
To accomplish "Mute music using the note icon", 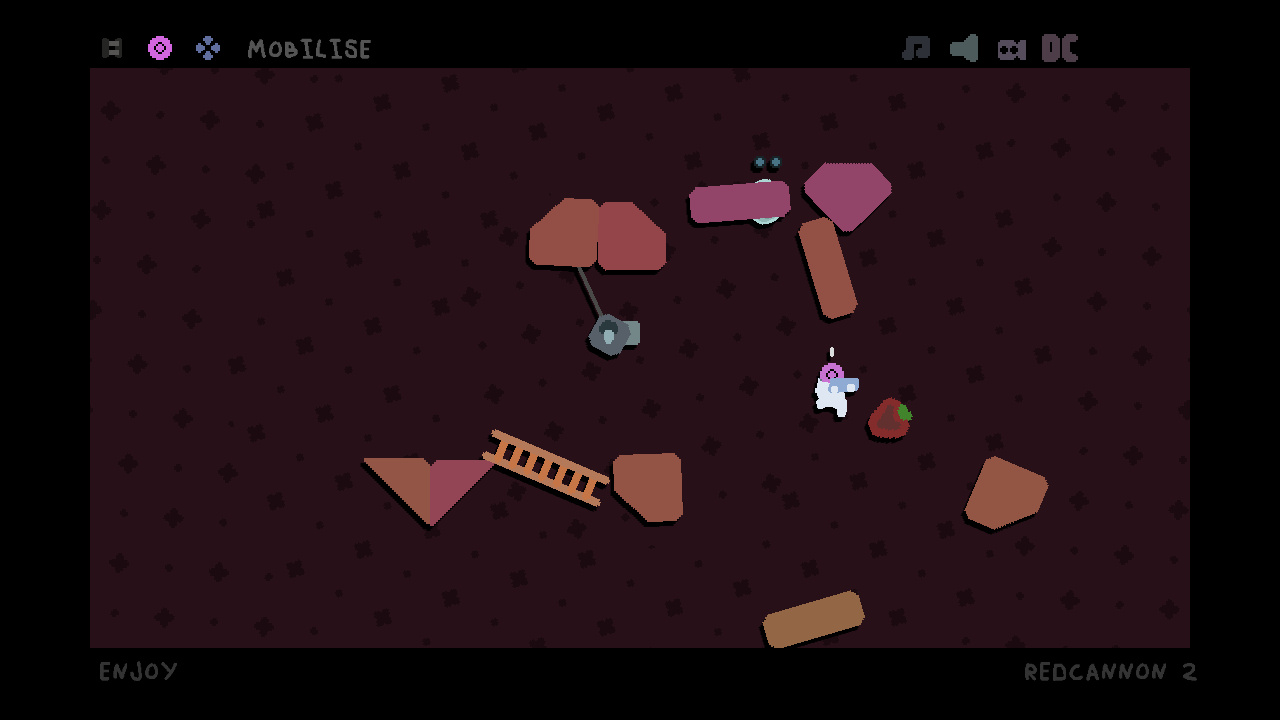I will [917, 47].
